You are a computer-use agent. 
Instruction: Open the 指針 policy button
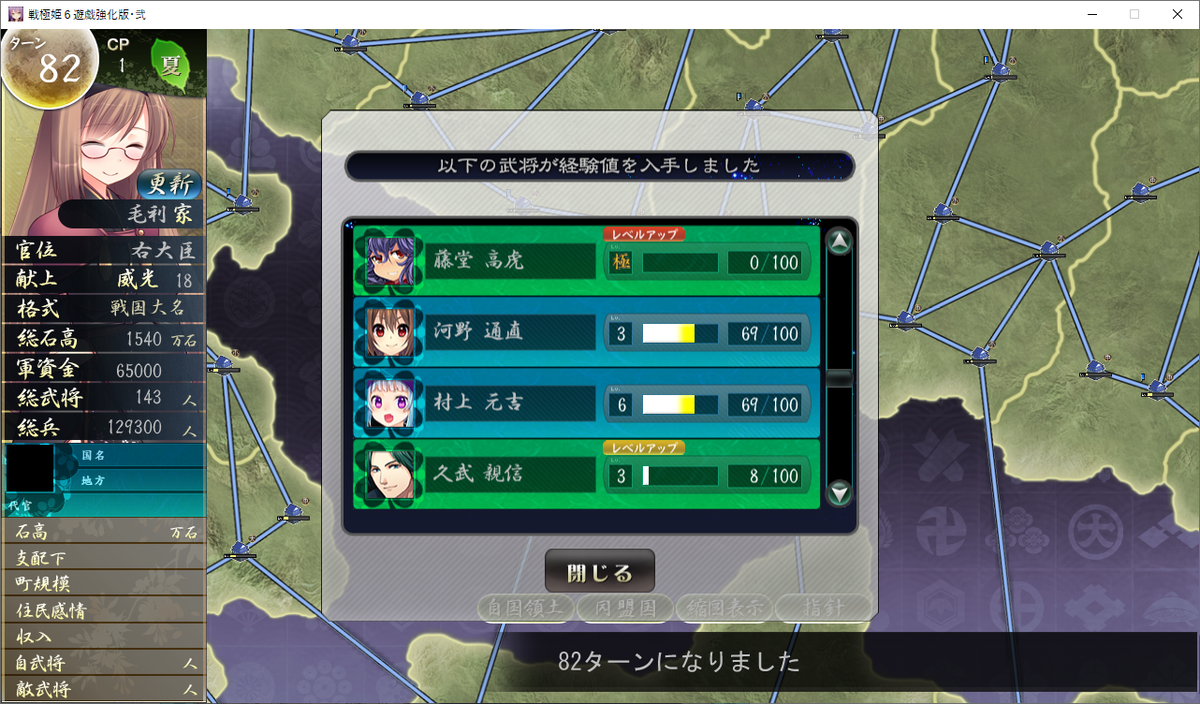[x=822, y=607]
